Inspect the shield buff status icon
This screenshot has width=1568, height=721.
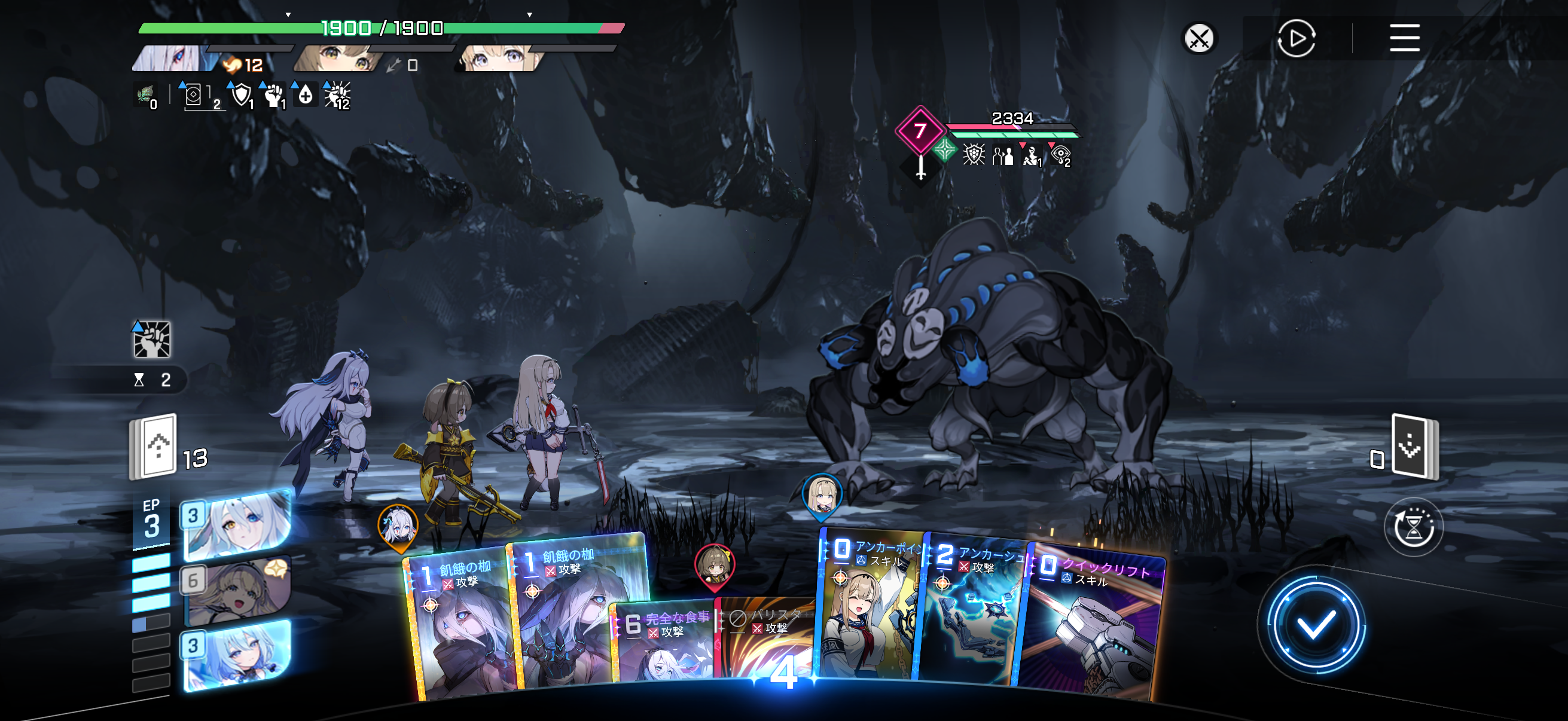coord(242,95)
